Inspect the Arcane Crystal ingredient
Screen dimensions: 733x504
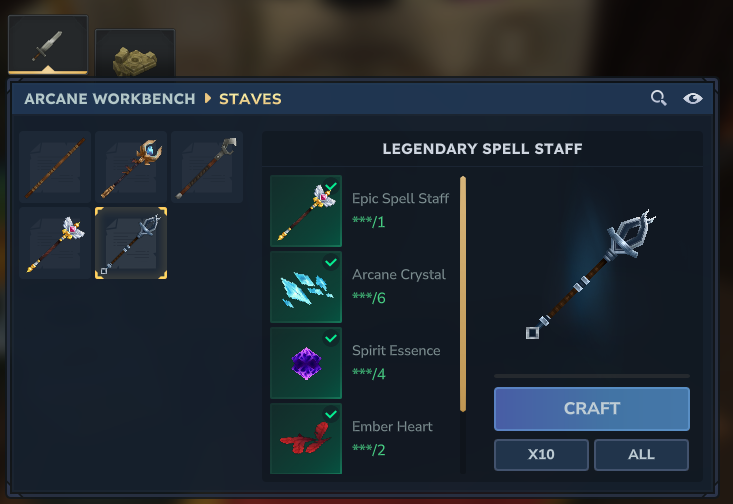click(x=306, y=287)
